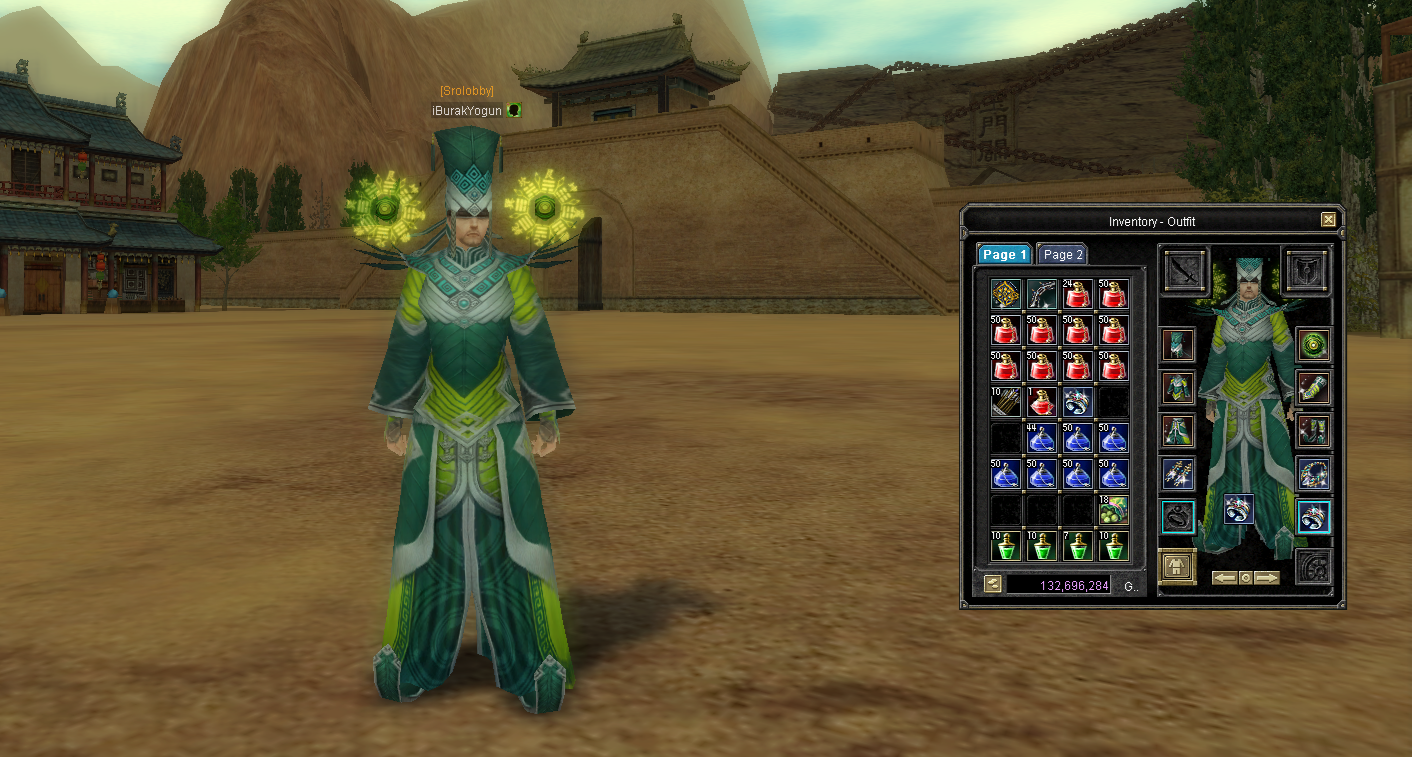Image resolution: width=1412 pixels, height=757 pixels.
Task: Pick the bow item in the inventory
Action: 1042,295
